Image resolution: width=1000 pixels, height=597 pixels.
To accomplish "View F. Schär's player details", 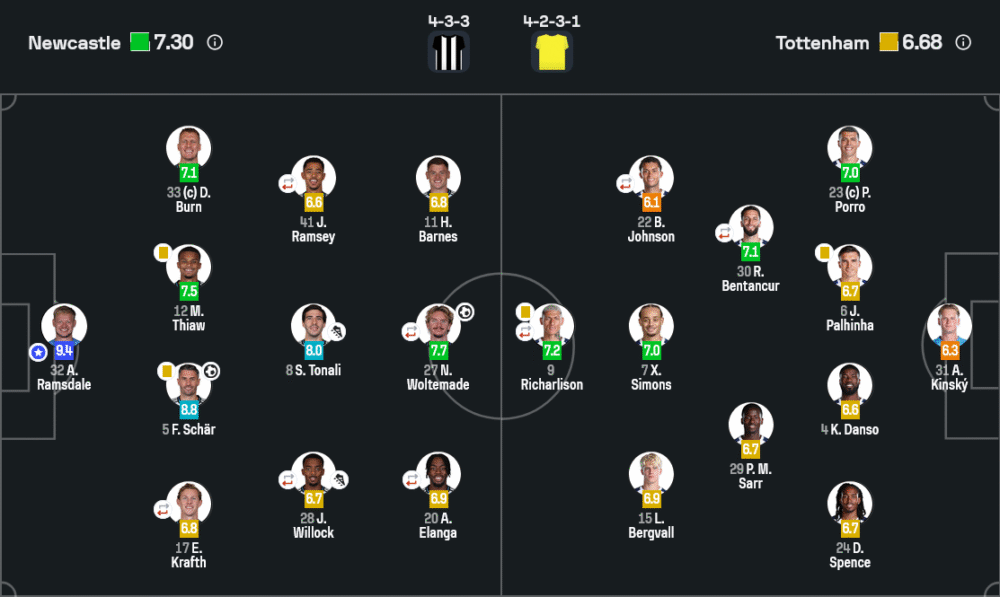I will (188, 385).
